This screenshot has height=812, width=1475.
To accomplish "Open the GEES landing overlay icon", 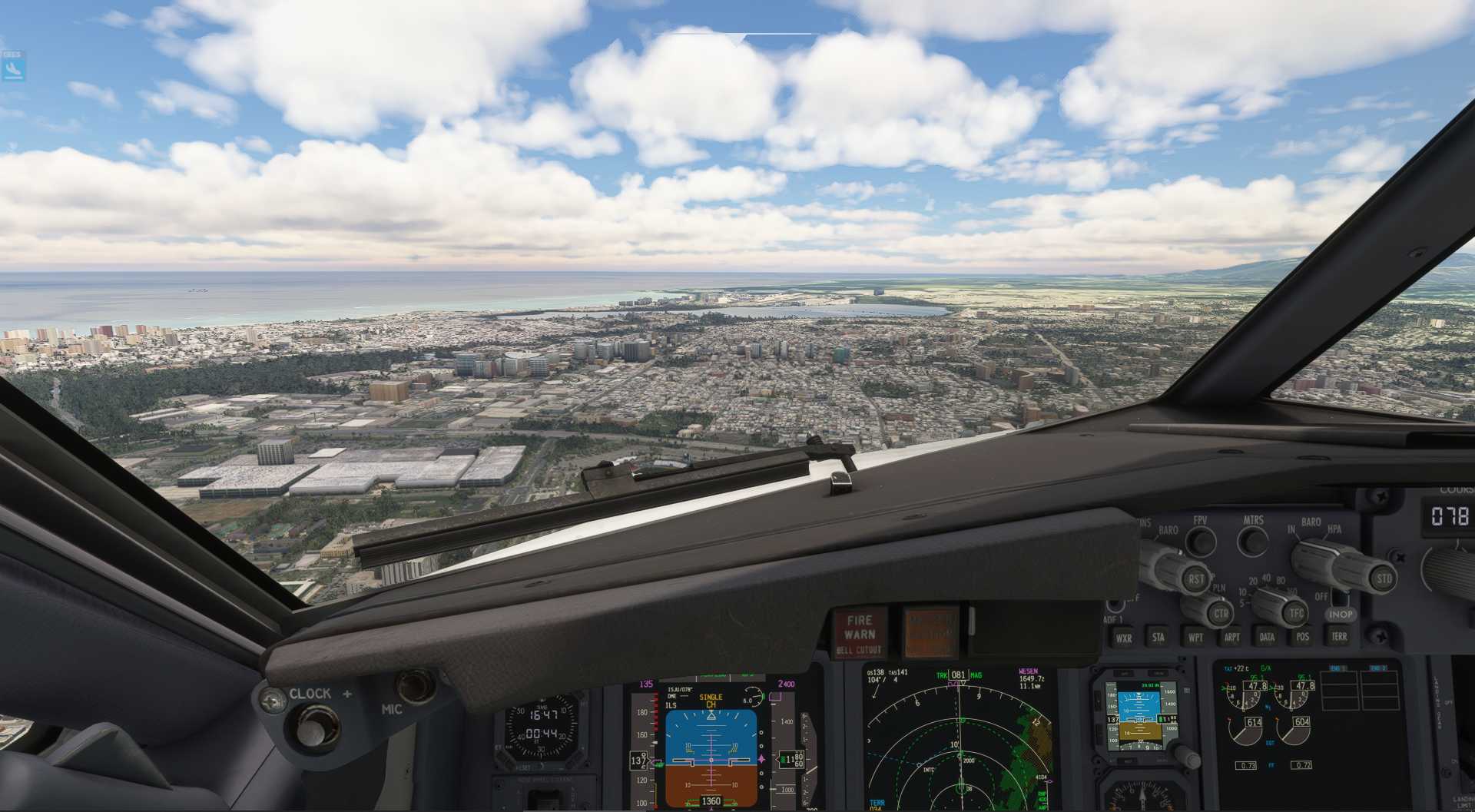I will coord(13,67).
